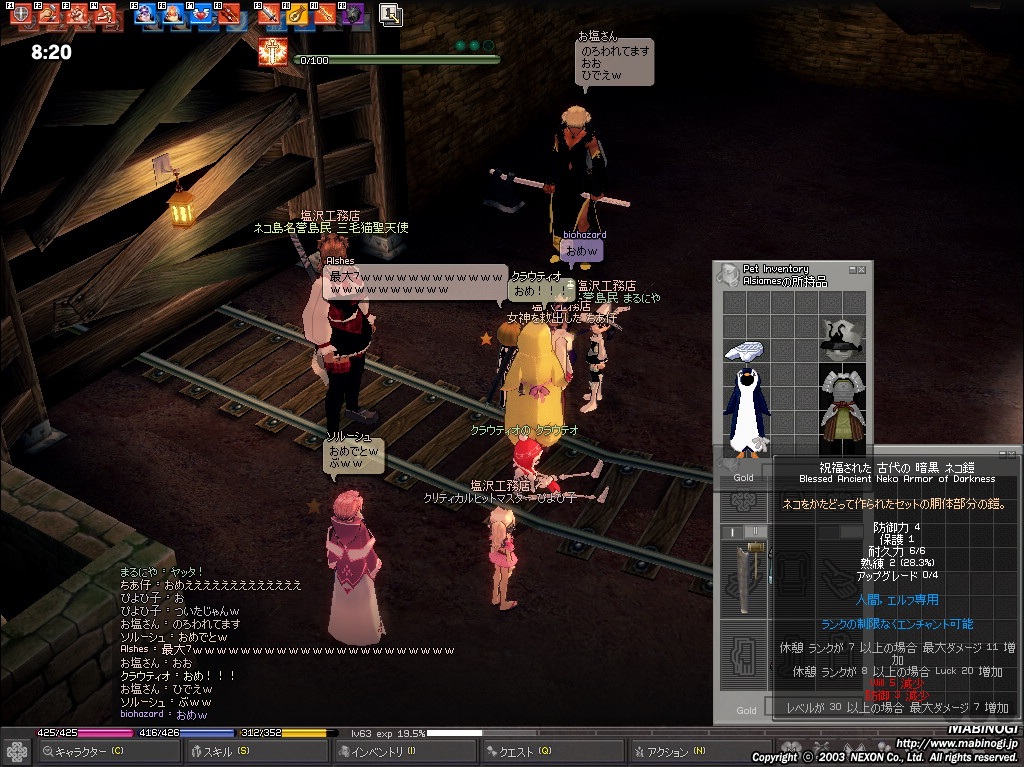The width and height of the screenshot is (1024, 767).
Task: Select the white wing-shaped item in Pet Inventory
Action: coord(744,350)
